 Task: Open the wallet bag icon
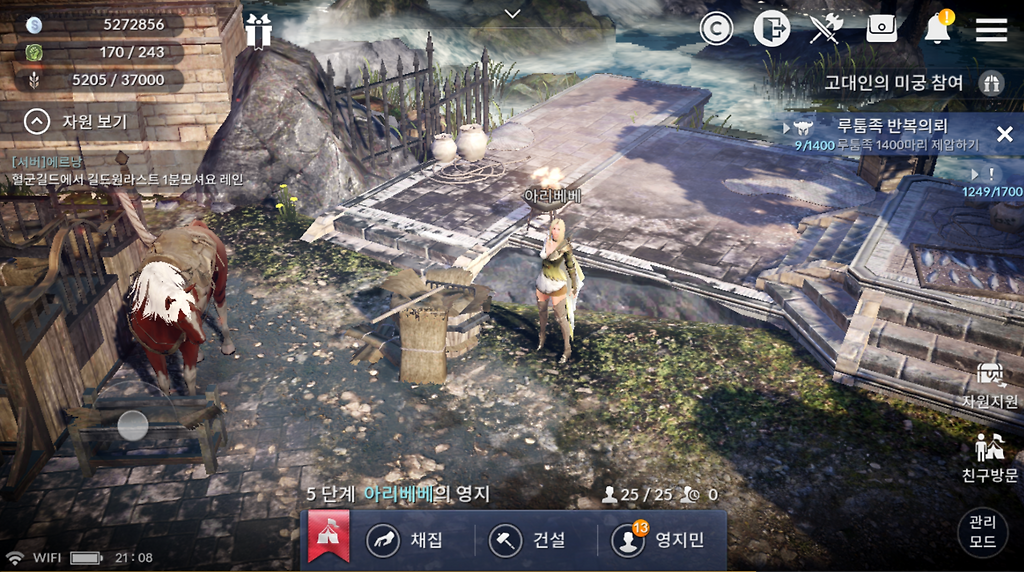882,29
